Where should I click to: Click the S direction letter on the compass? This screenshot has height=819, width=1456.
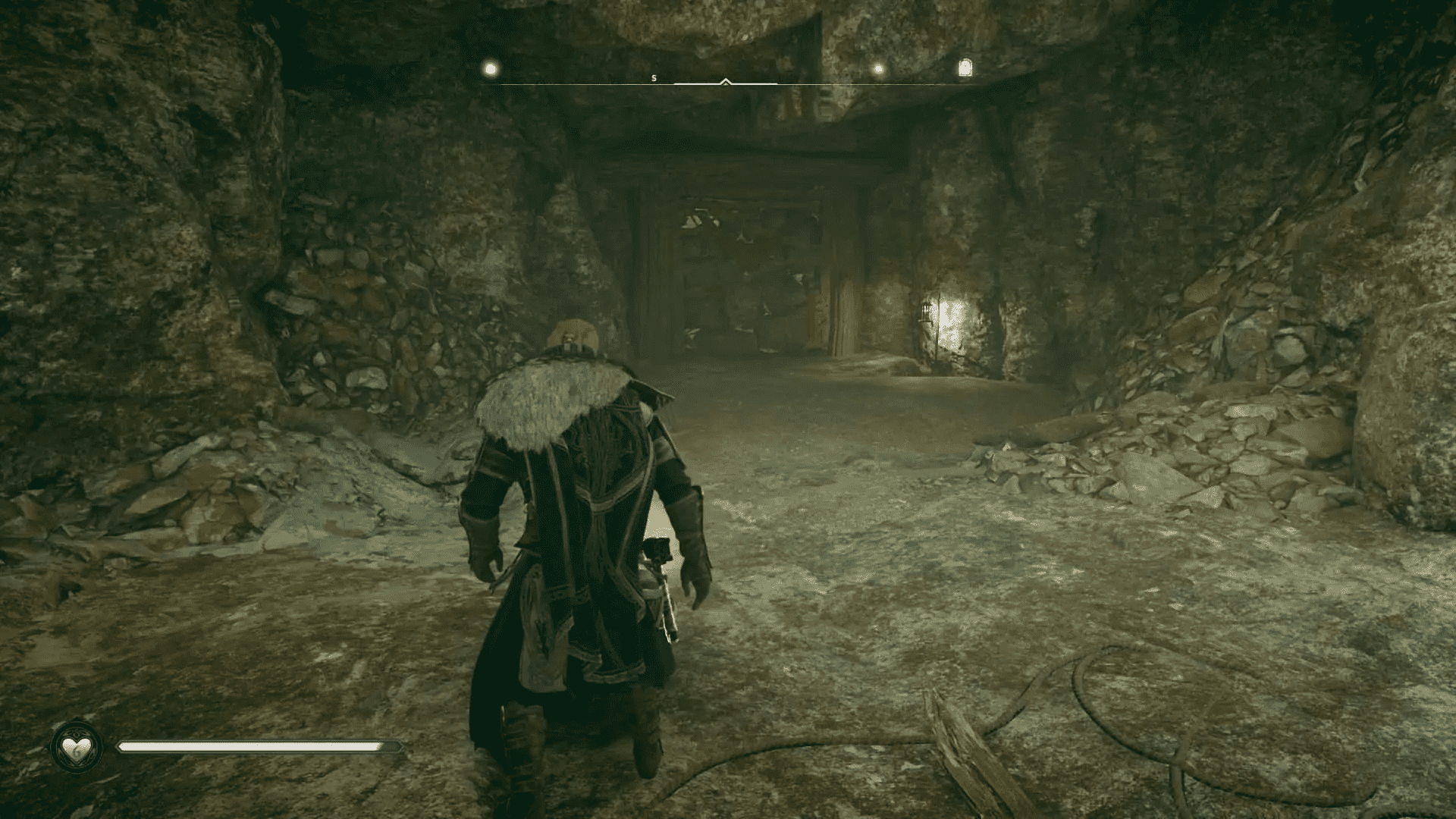[x=652, y=77]
